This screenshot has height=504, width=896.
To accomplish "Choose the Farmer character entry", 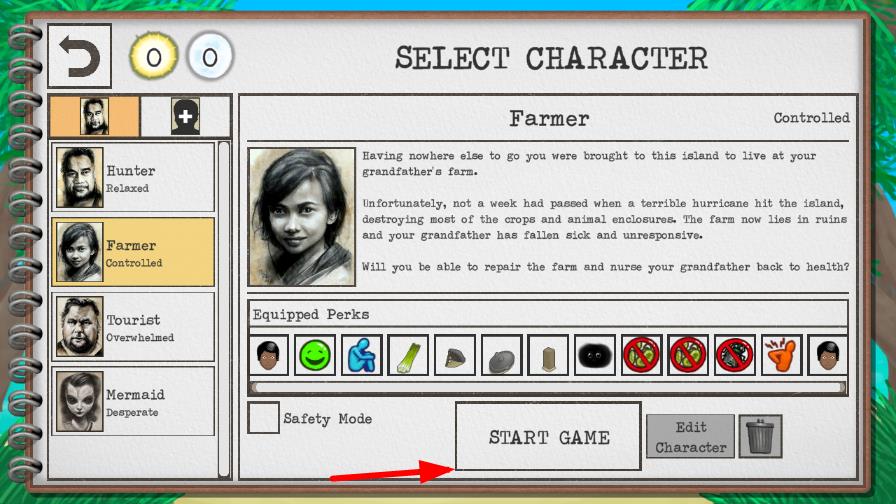I will 133,252.
